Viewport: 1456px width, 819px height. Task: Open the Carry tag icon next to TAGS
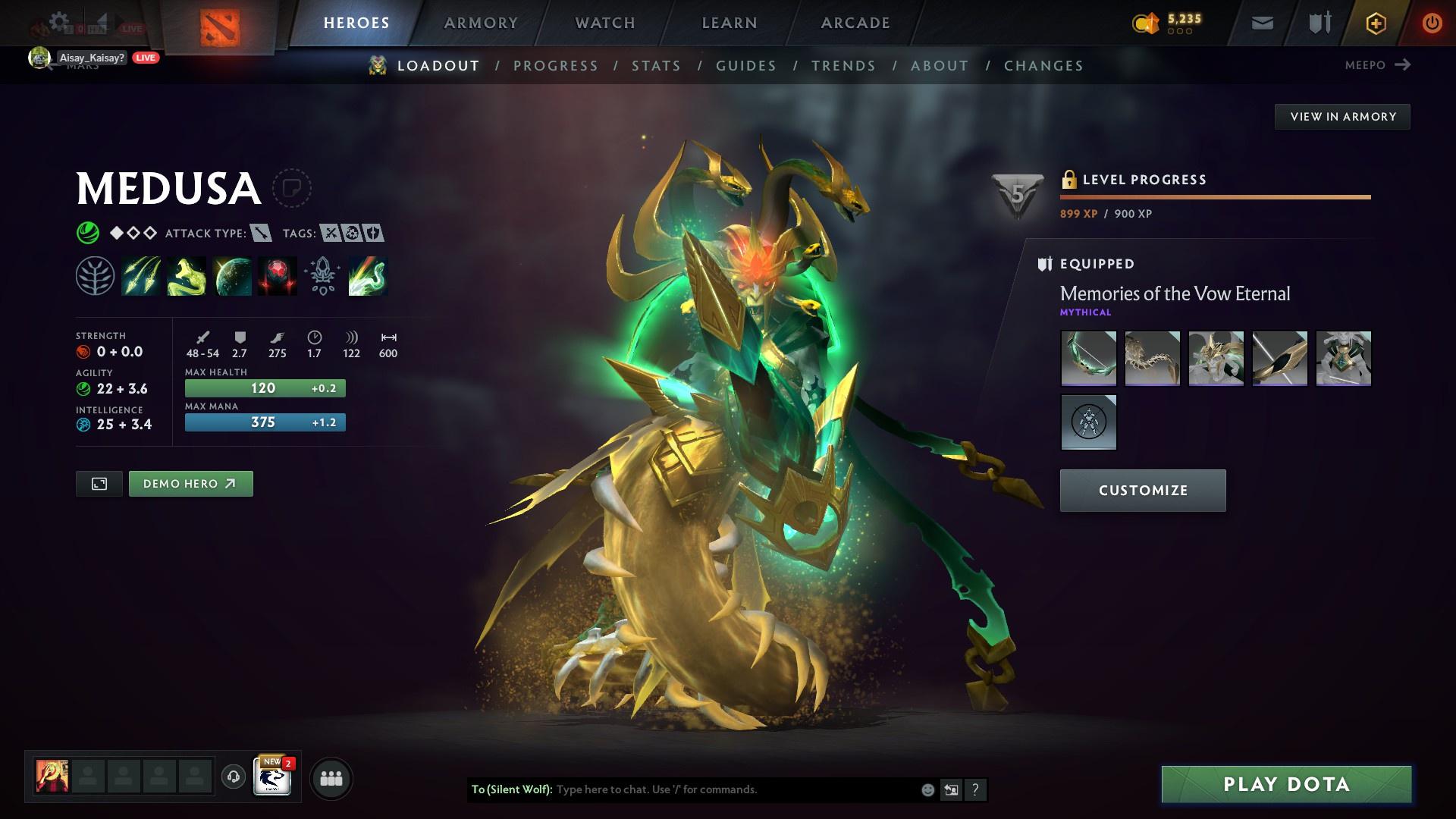click(331, 234)
